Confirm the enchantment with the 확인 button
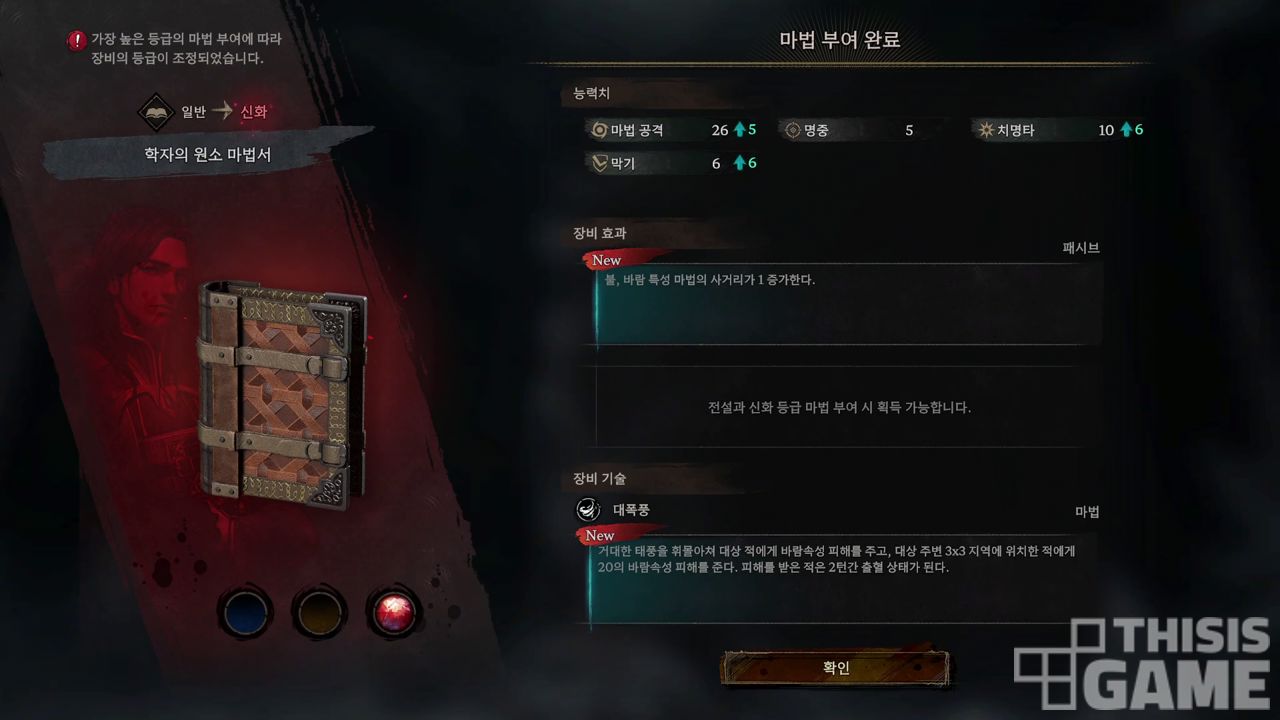This screenshot has height=720, width=1280. 835,668
